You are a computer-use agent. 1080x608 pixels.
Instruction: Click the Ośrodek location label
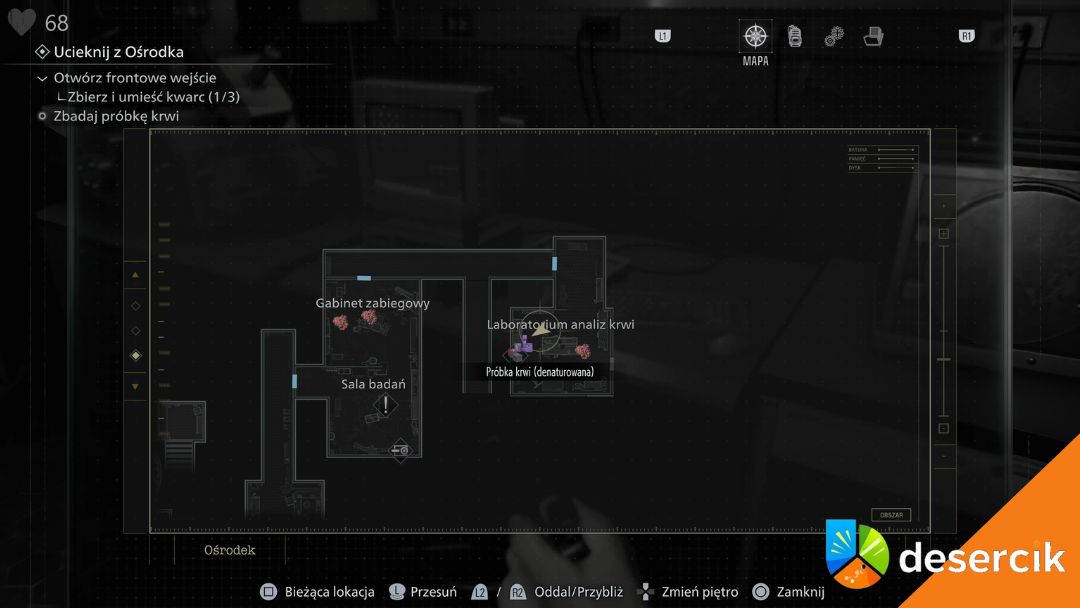point(230,550)
